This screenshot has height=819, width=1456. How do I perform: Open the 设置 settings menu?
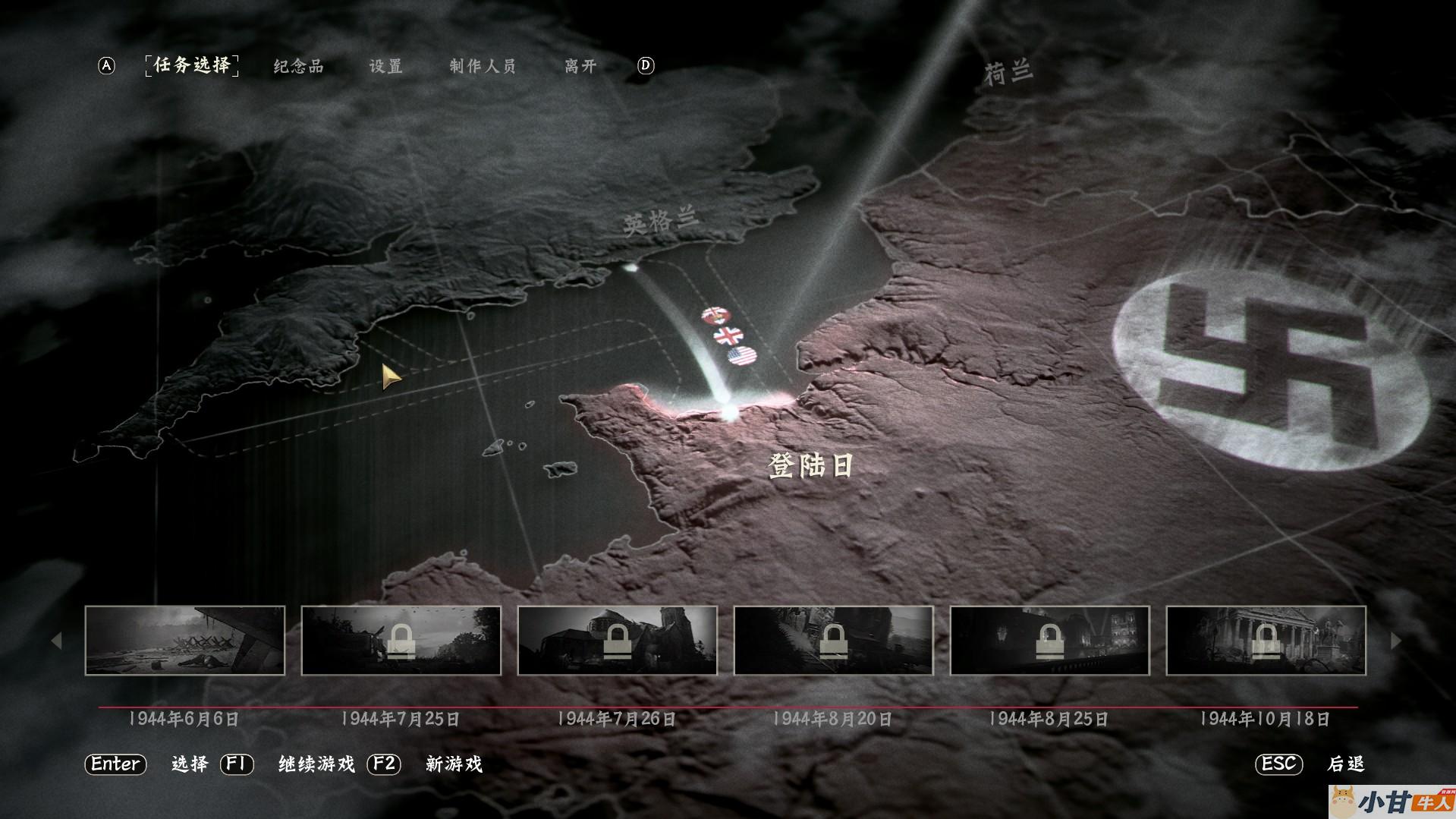(x=385, y=67)
